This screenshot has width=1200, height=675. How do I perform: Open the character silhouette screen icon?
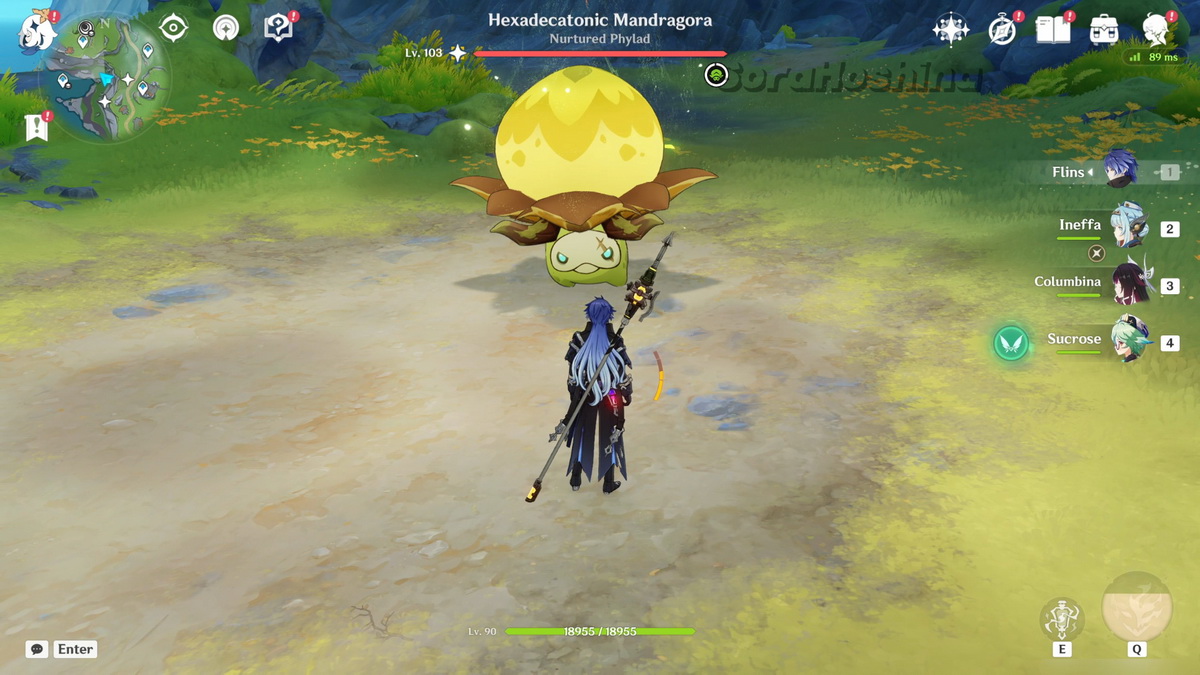(x=1157, y=30)
